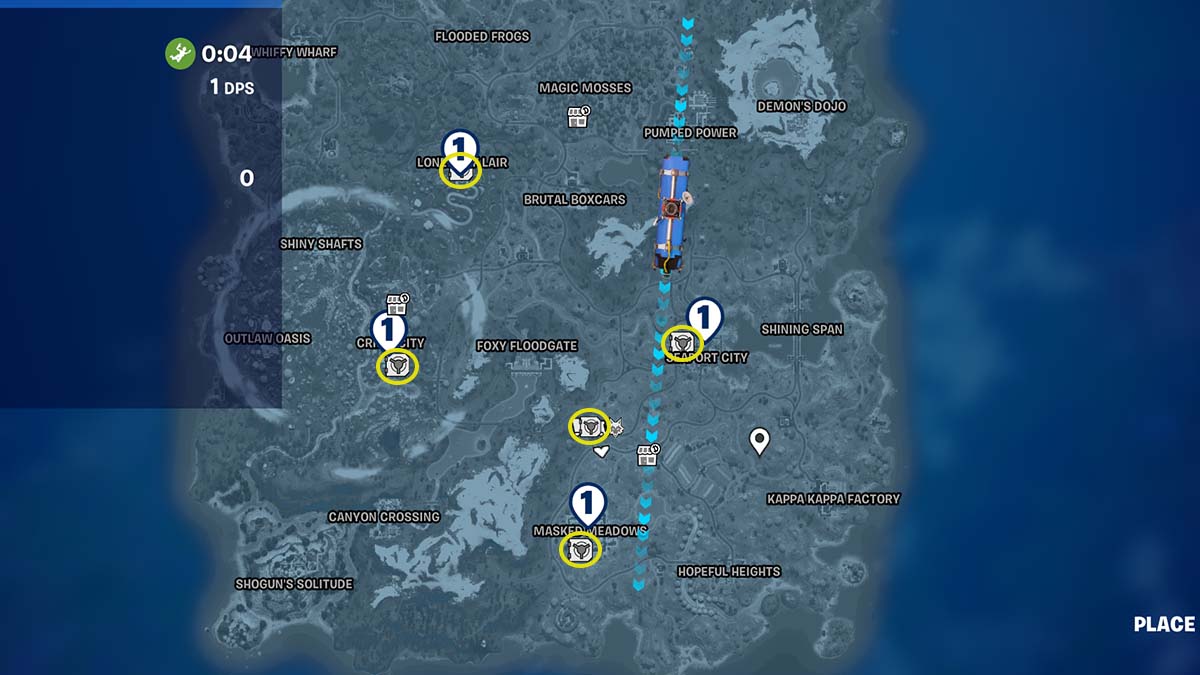
Task: Click the circled vault marker at Crime City
Action: (397, 366)
